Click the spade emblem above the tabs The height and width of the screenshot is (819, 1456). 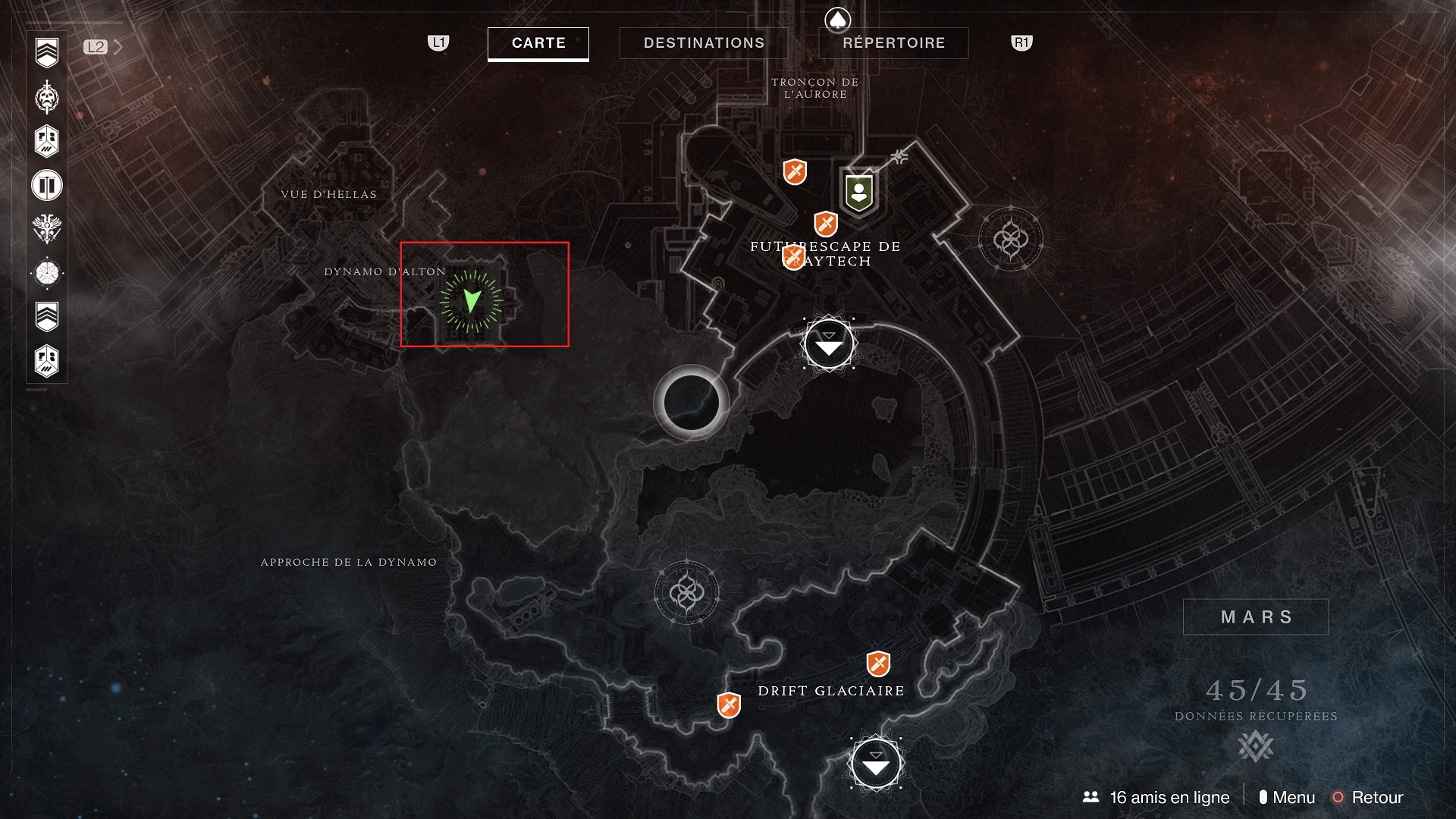[x=837, y=20]
